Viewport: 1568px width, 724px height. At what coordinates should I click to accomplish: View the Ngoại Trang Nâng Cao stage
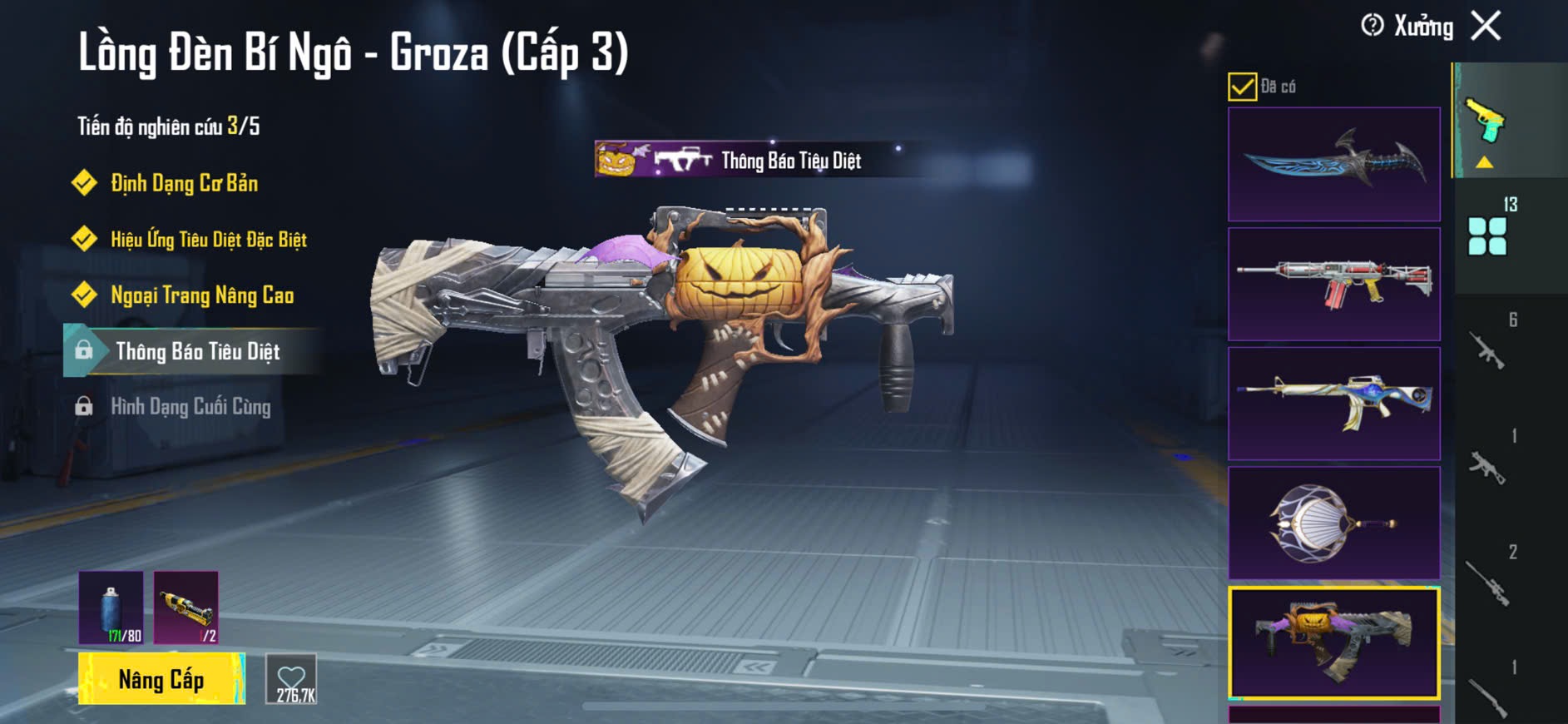point(202,295)
